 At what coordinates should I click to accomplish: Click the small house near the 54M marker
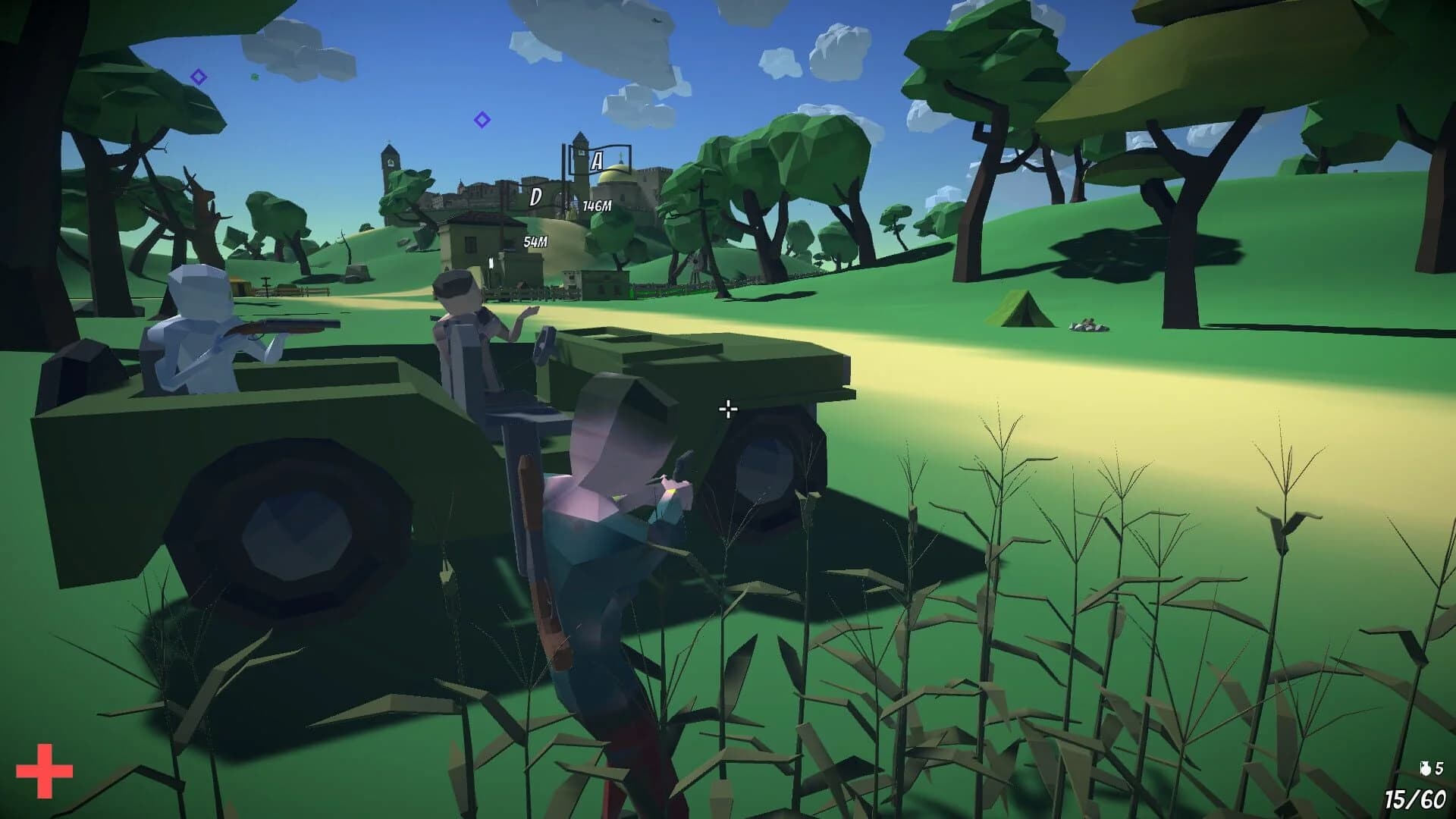coord(472,243)
